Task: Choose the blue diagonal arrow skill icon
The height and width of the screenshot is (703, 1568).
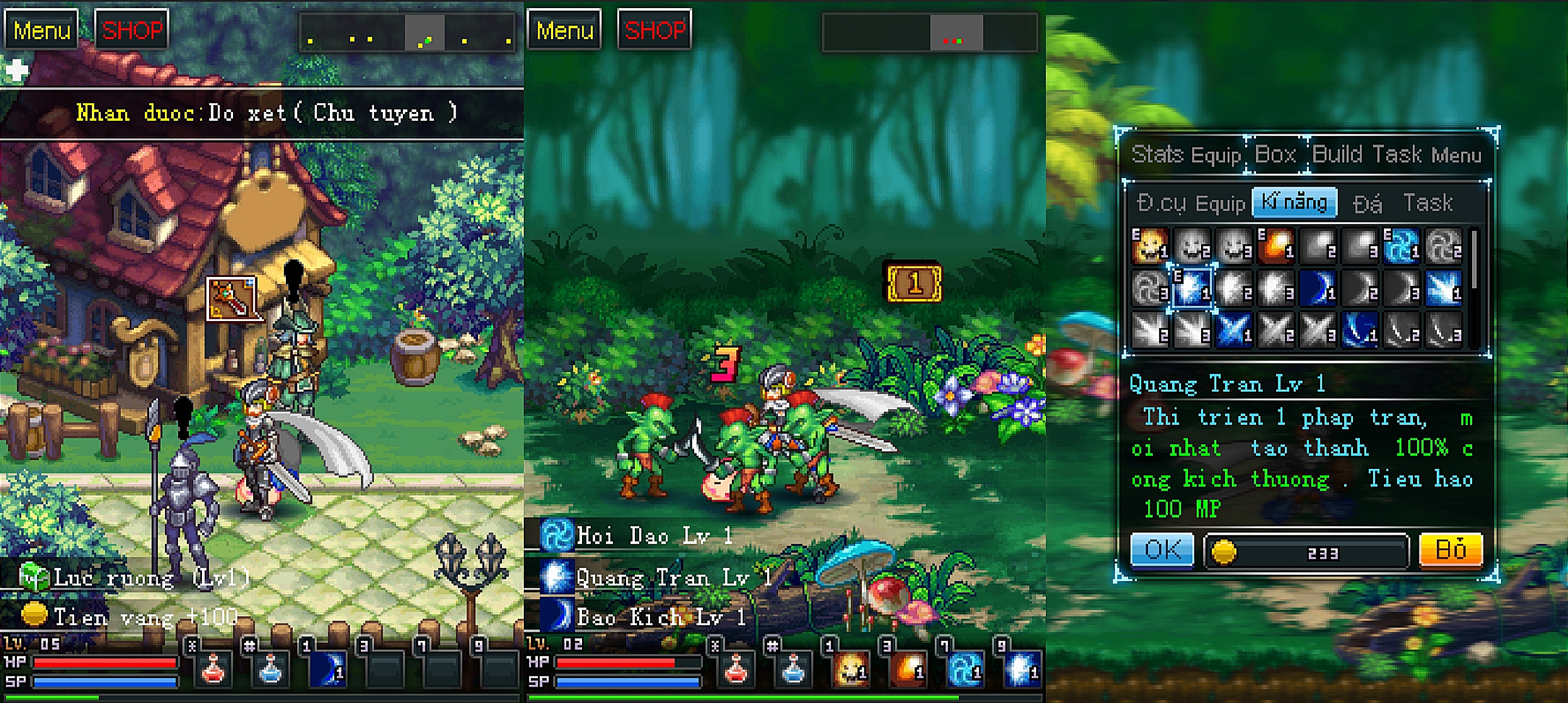Action: tap(1444, 288)
